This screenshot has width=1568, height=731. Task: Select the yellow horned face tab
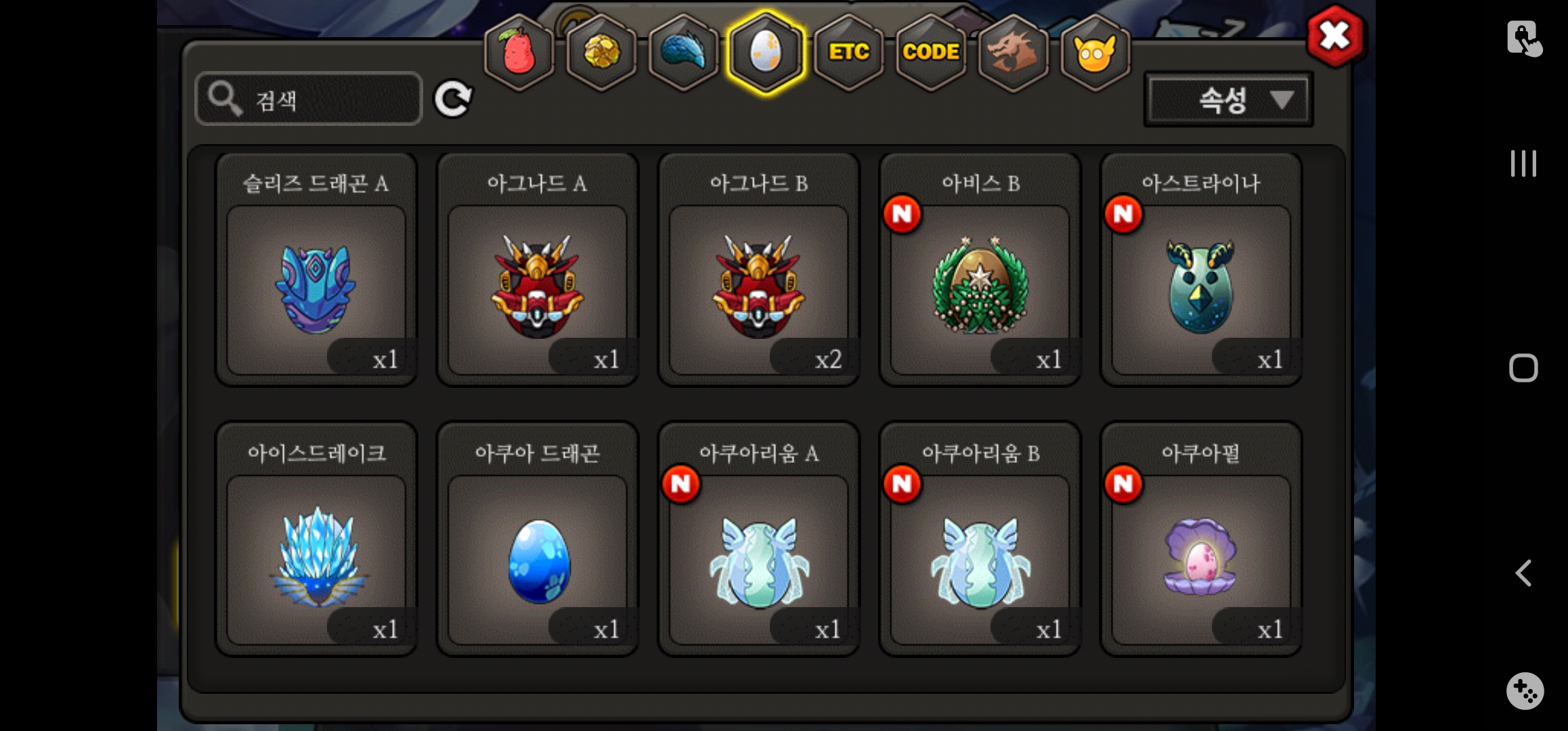1095,52
